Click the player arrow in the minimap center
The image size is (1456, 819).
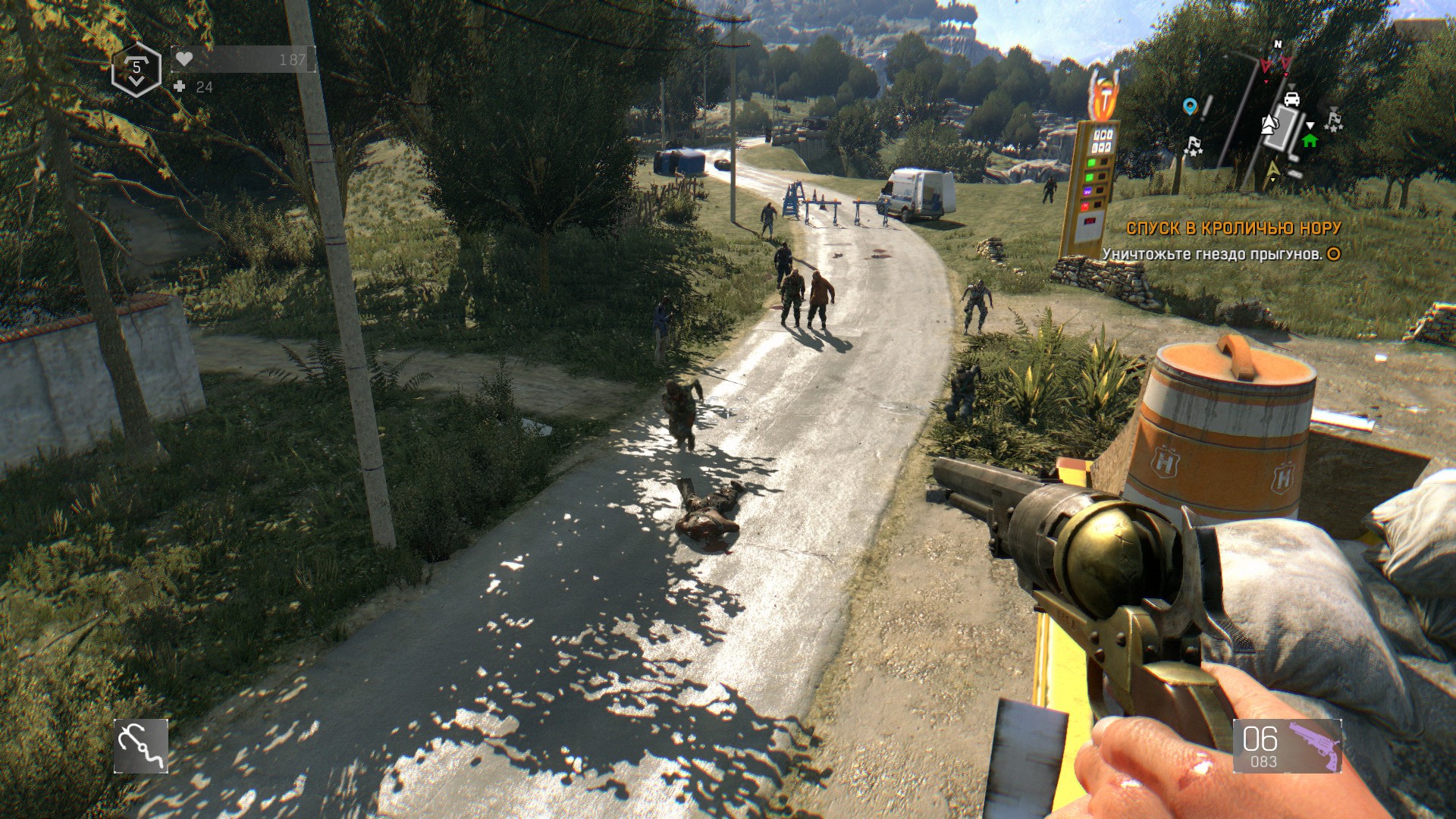click(x=1269, y=124)
